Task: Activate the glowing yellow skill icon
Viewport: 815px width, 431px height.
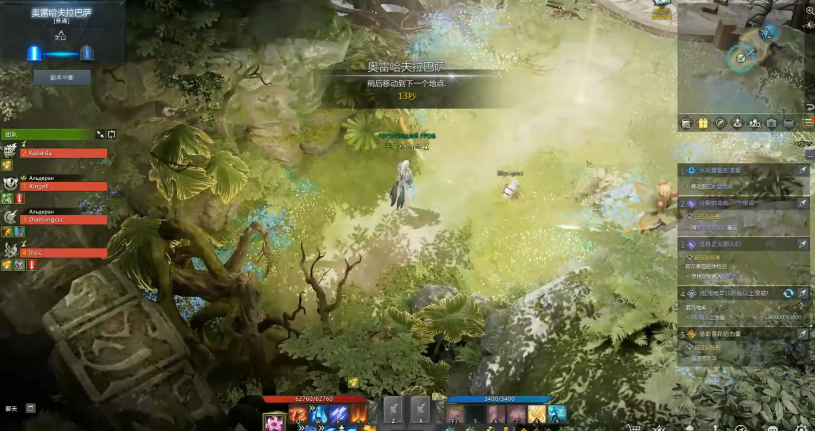Action: 537,414
